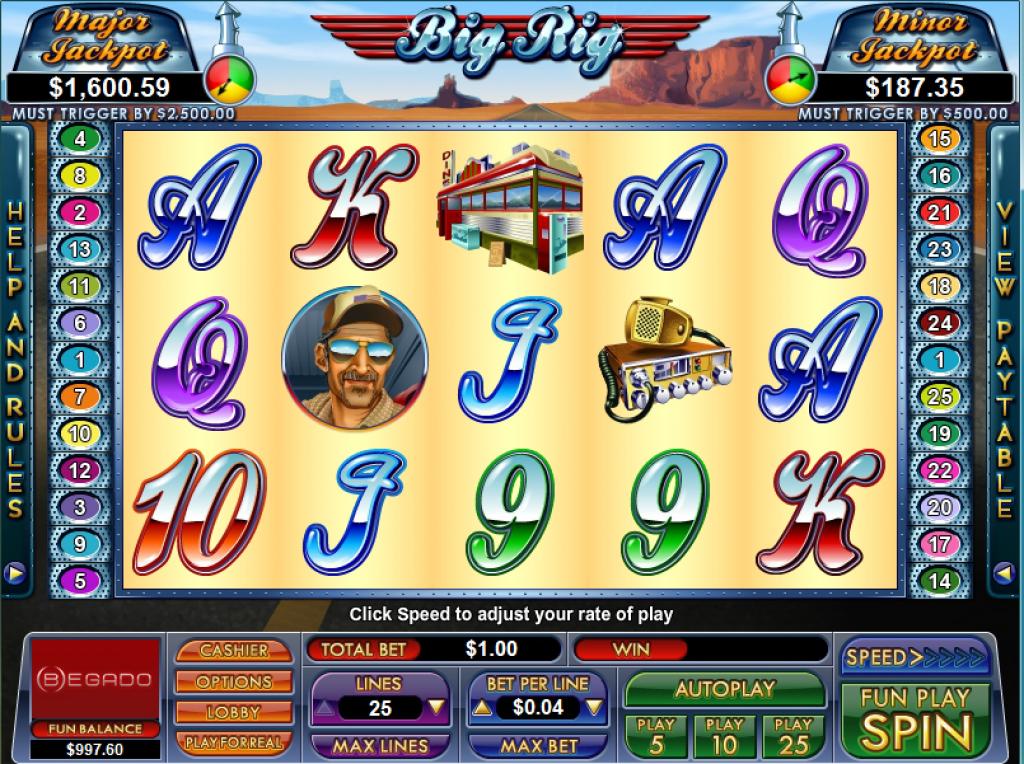View the Paytable

(x=1006, y=360)
